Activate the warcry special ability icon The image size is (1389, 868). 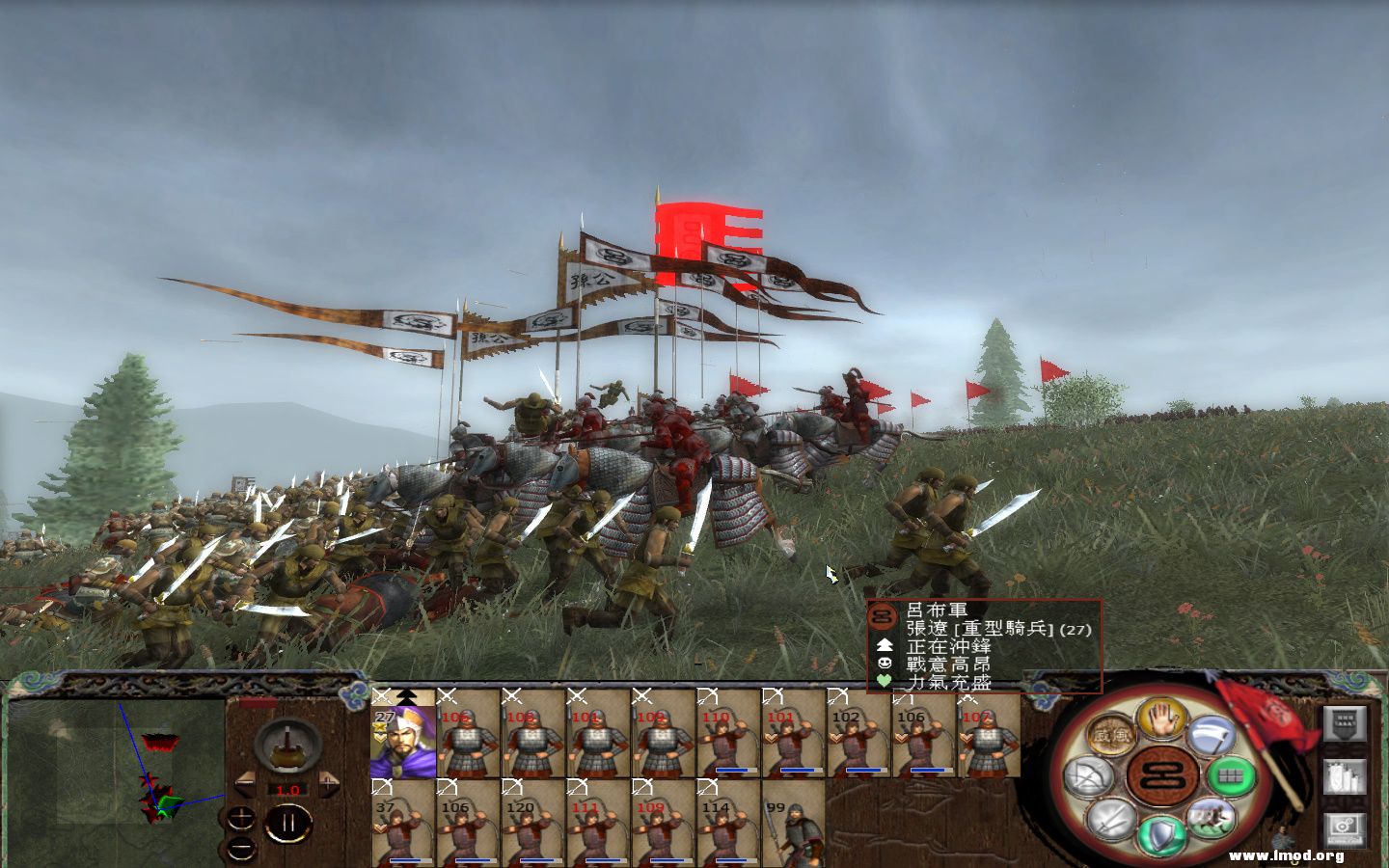tap(1111, 735)
